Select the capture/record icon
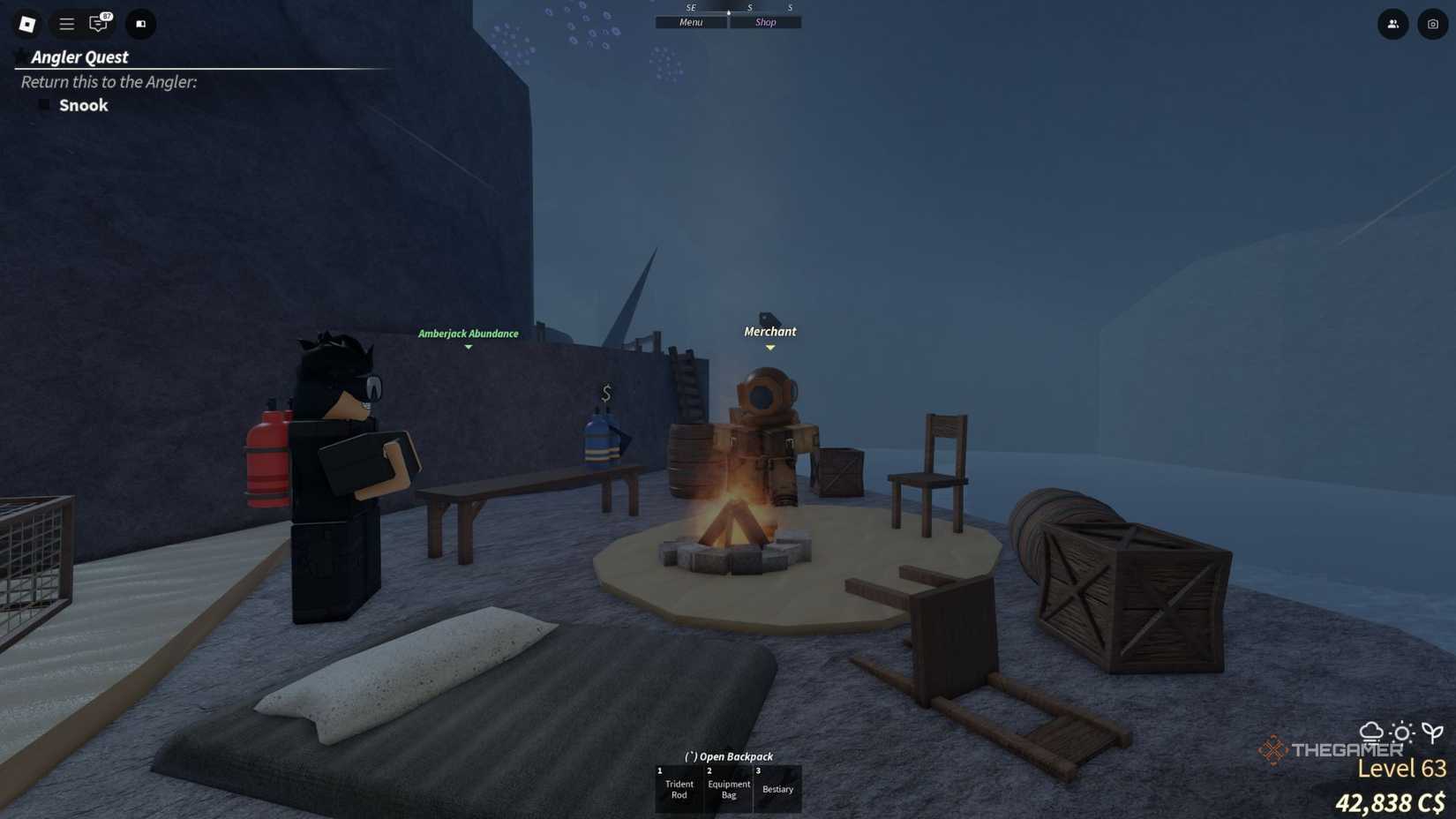The image size is (1456, 819). [140, 24]
